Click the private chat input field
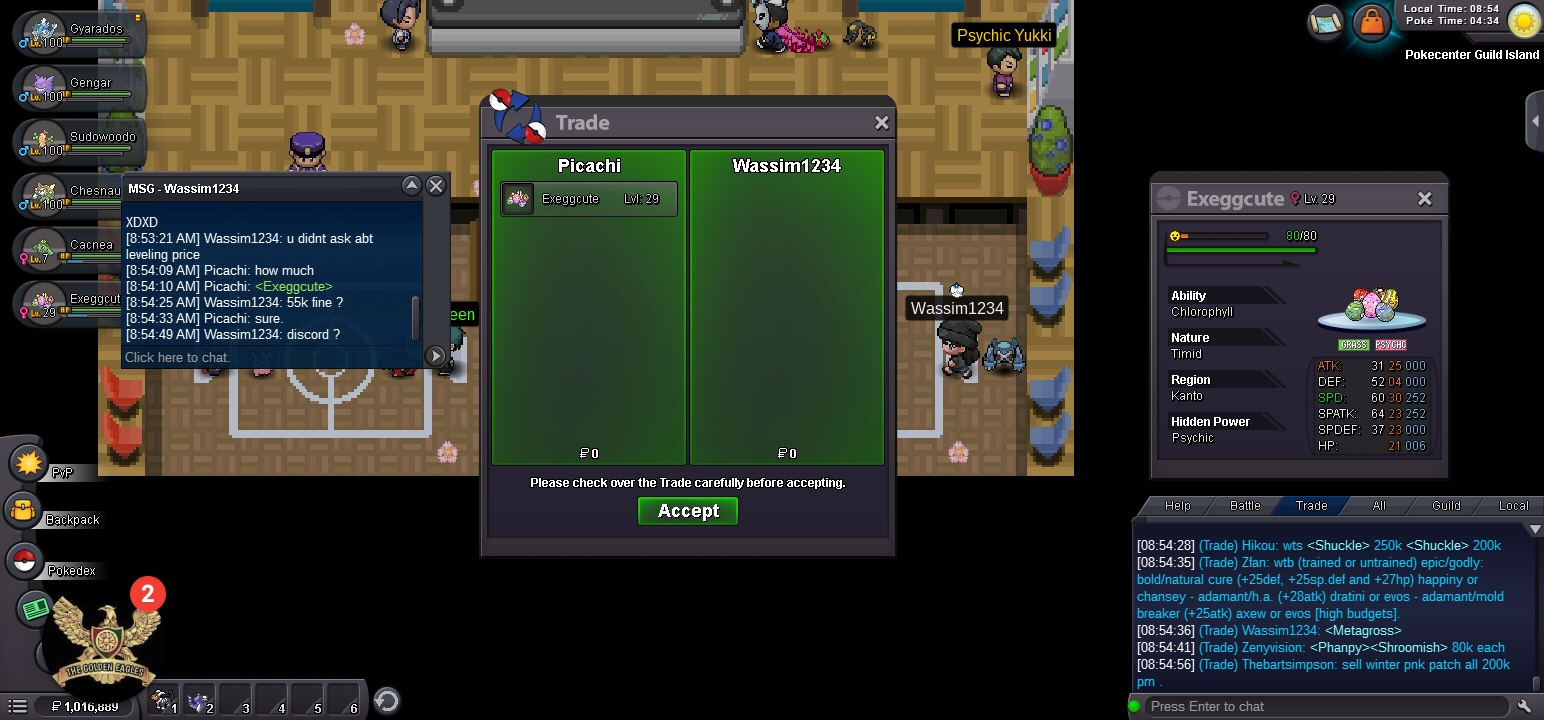 270,357
